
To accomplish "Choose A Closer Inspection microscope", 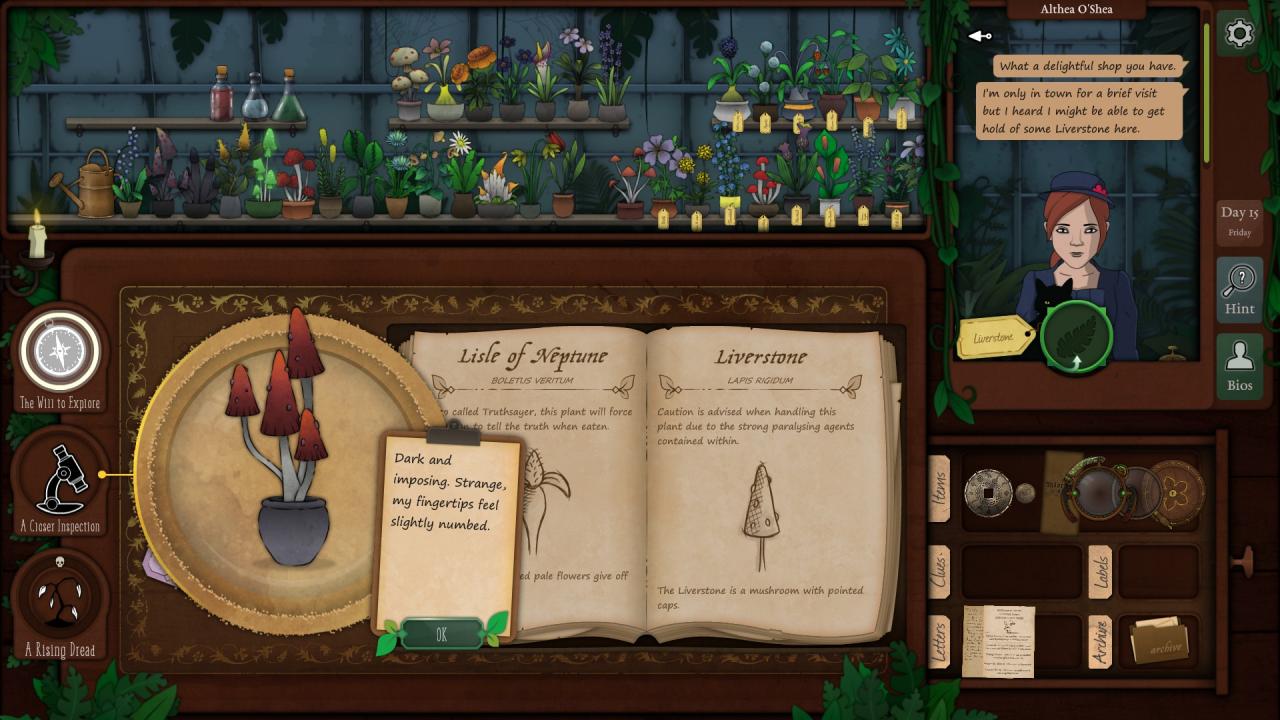I will click(60, 480).
